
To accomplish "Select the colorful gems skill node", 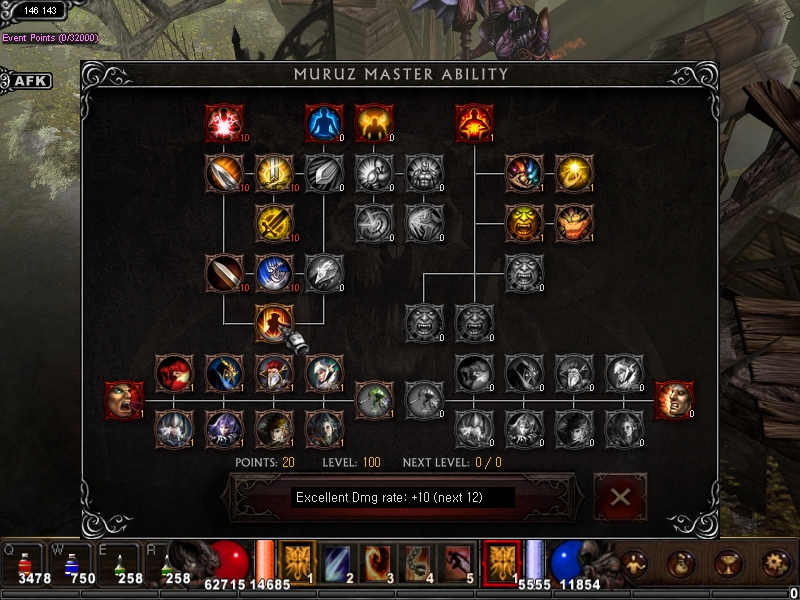I will tap(524, 173).
